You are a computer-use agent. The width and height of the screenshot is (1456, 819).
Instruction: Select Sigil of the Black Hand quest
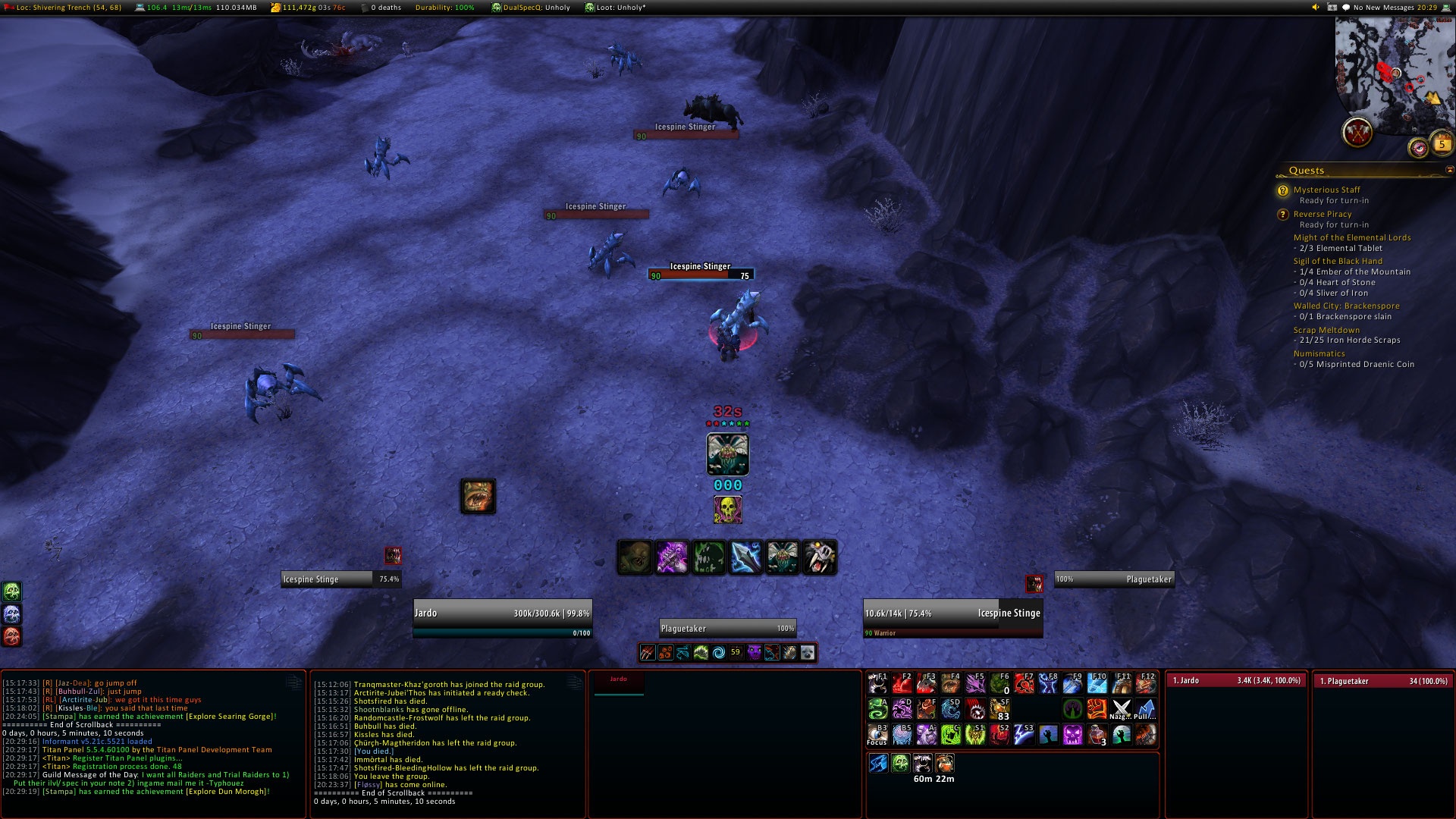click(x=1338, y=261)
